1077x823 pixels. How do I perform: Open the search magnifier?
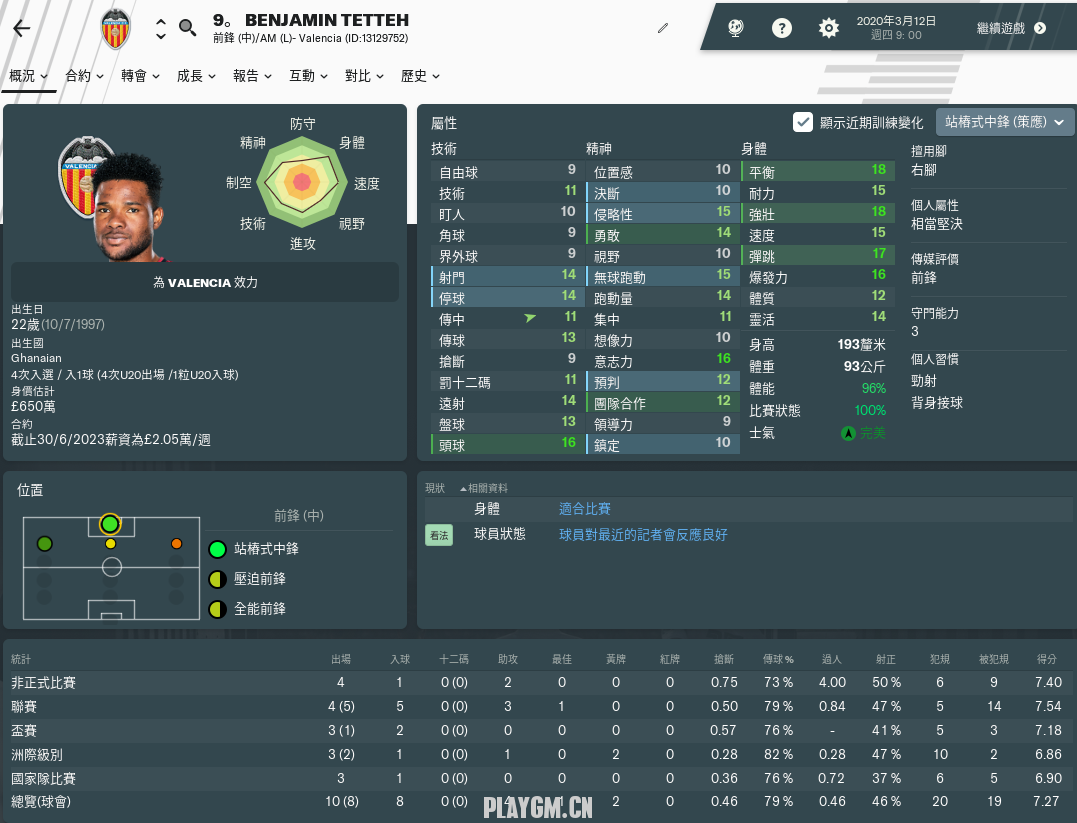coord(187,28)
